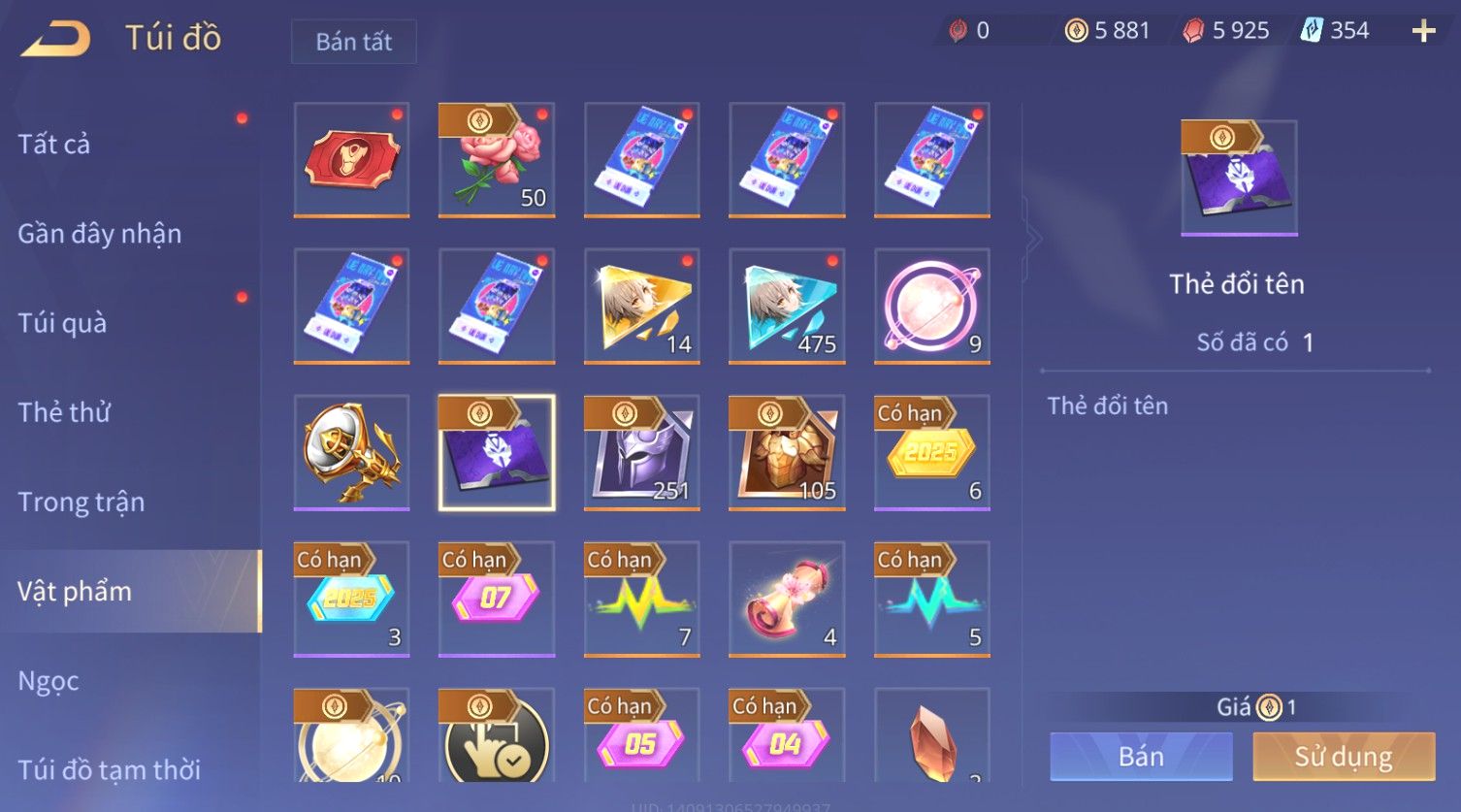Screen dimensions: 1461x812
Task: Choose the pink roses item slot
Action: coord(497,160)
